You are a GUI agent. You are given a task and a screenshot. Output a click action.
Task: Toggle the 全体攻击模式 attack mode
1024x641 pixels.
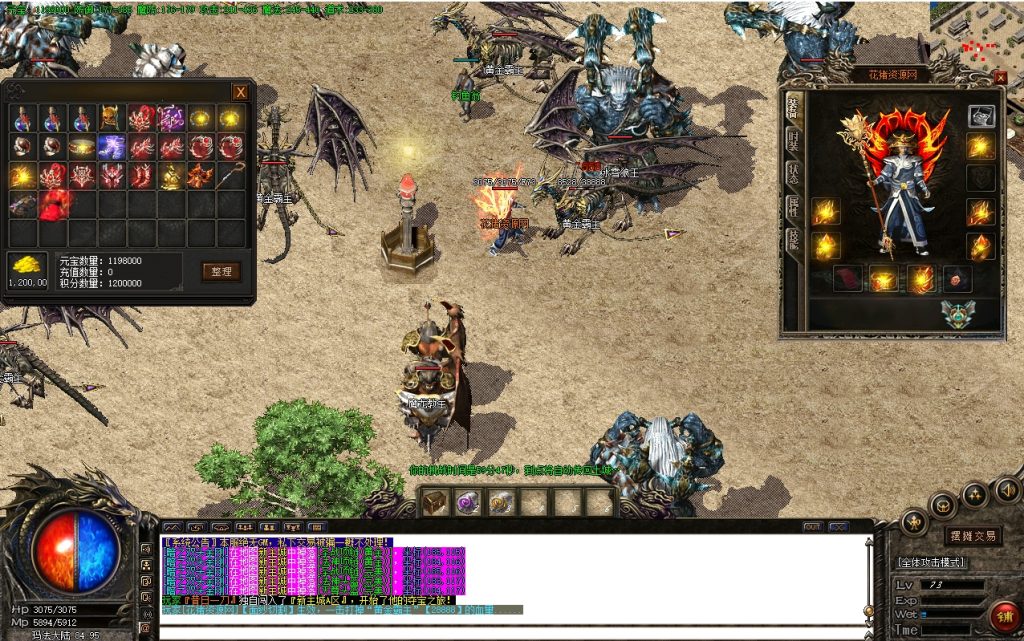[930, 562]
